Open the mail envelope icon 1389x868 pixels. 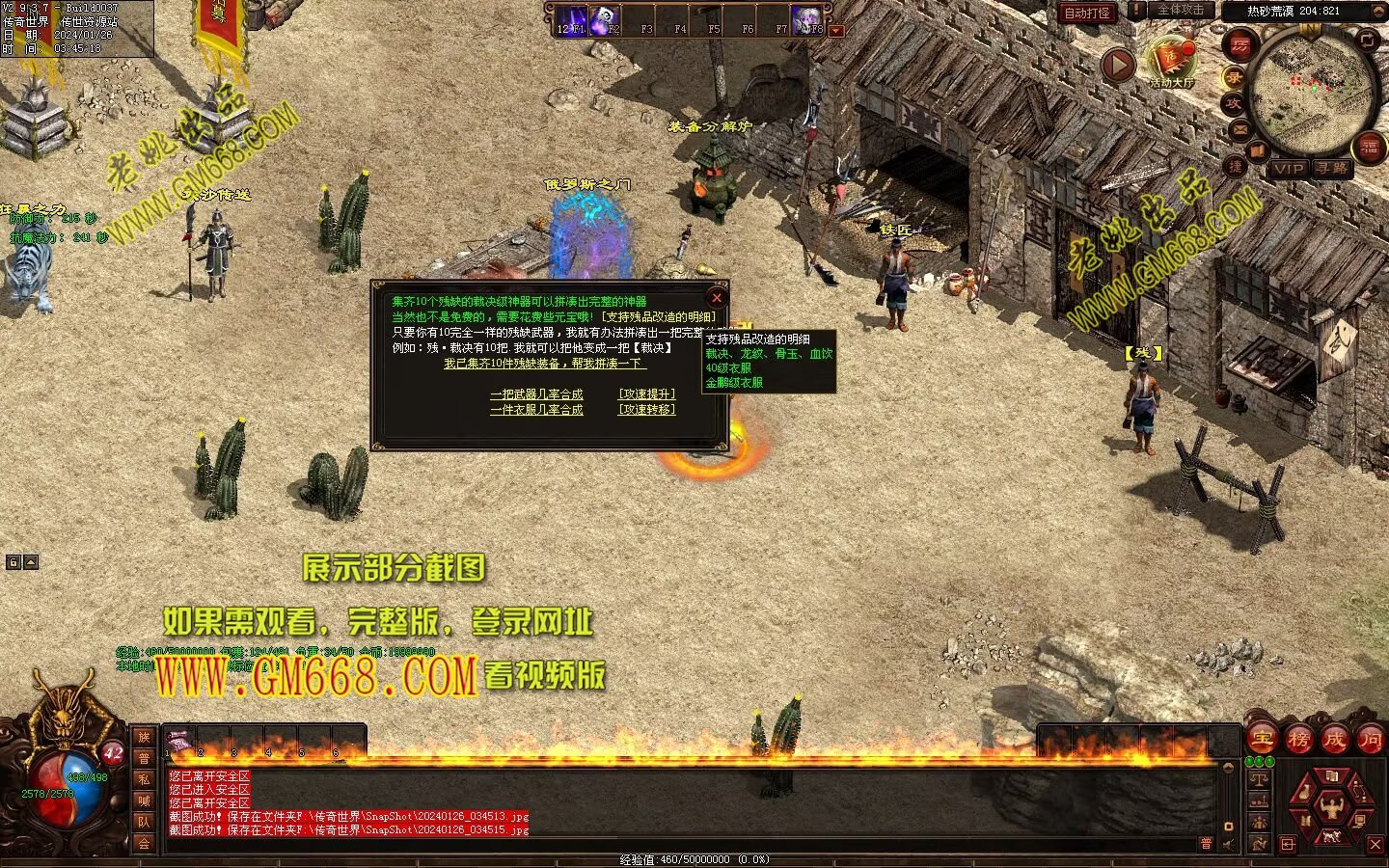1240,129
